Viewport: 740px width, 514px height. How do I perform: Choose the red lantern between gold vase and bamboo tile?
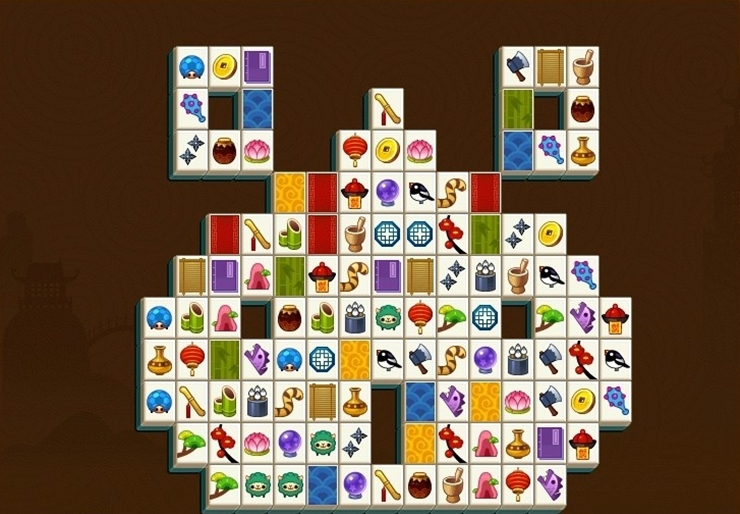[x=192, y=358]
